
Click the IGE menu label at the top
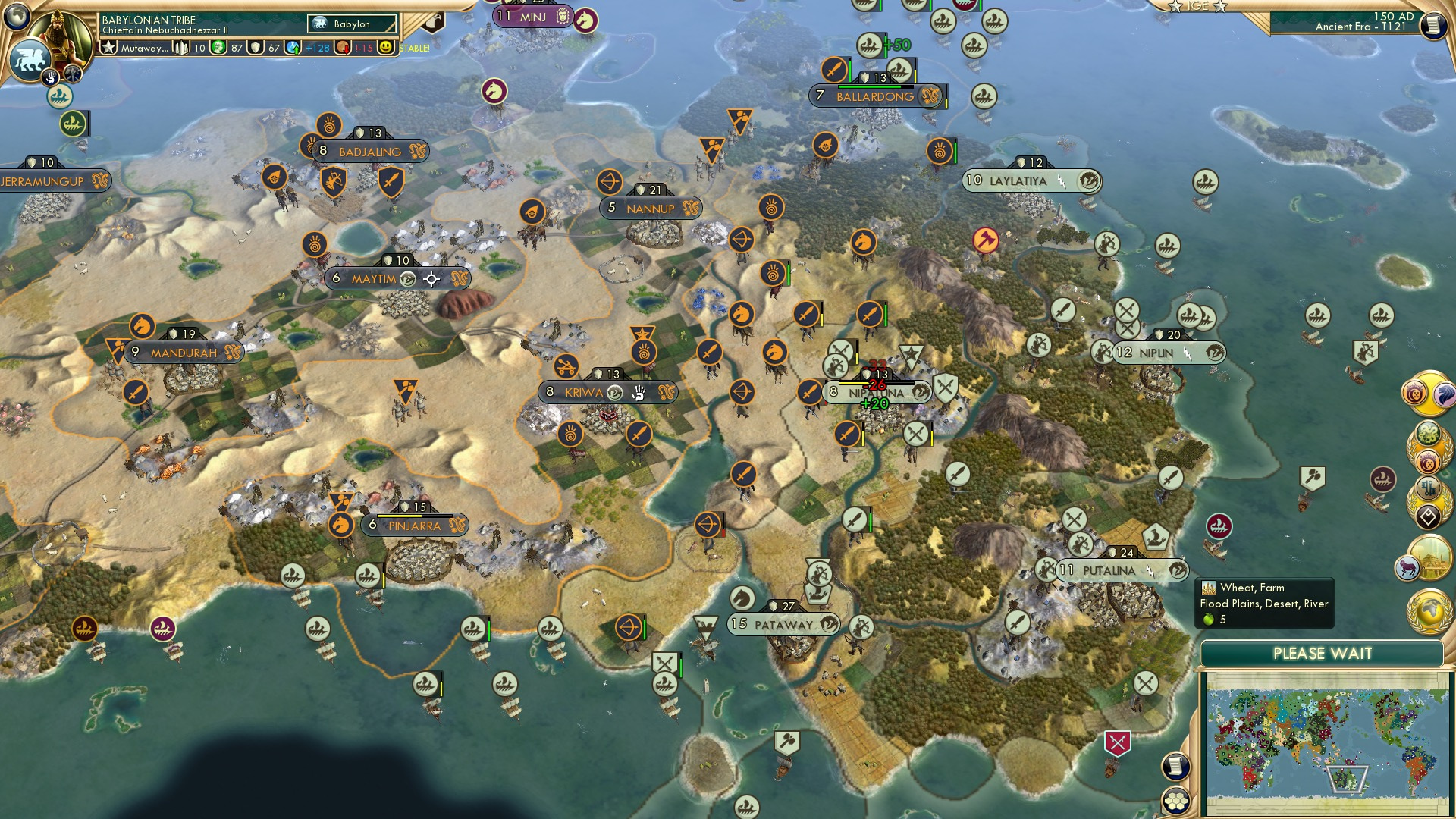click(1196, 7)
